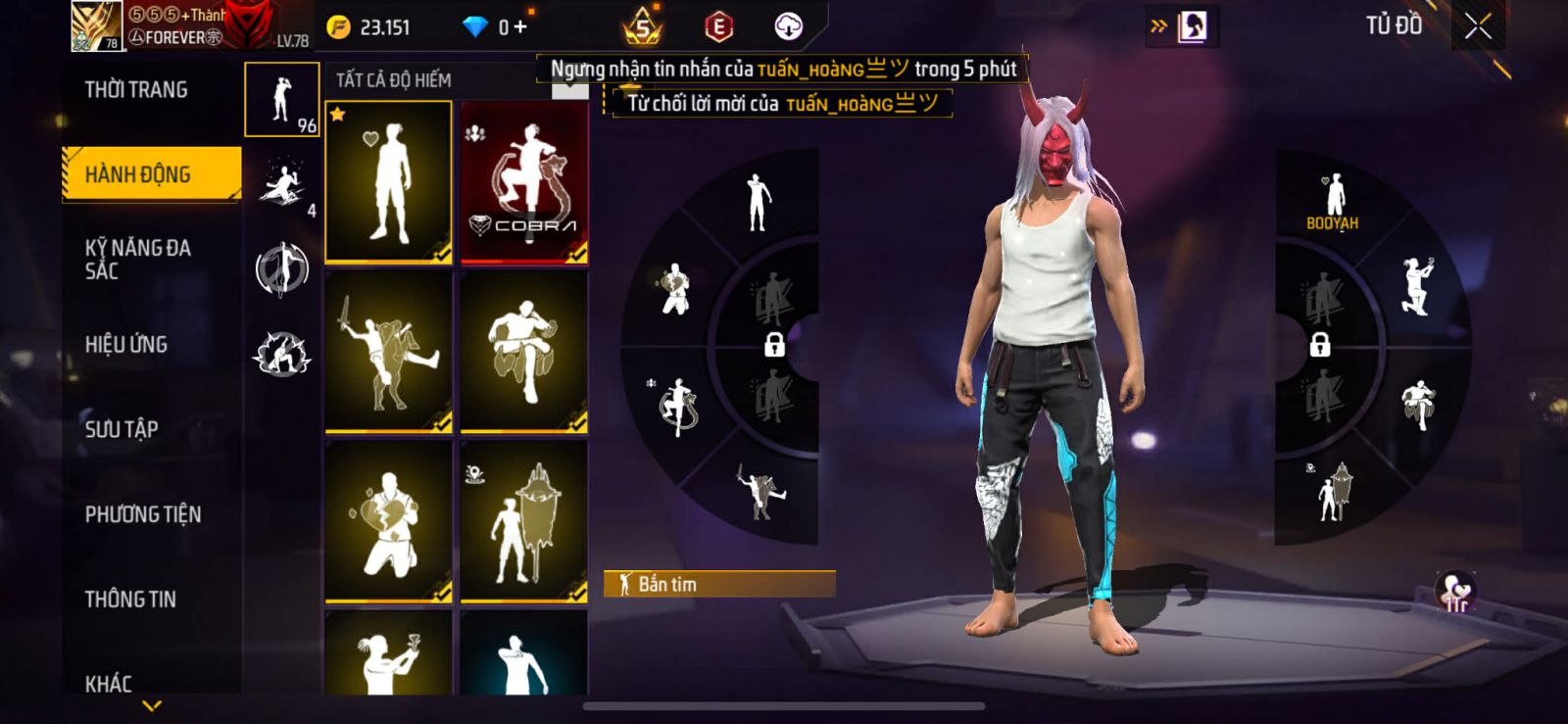This screenshot has height=724, width=1568.
Task: Add diamonds with the plus button
Action: click(520, 27)
